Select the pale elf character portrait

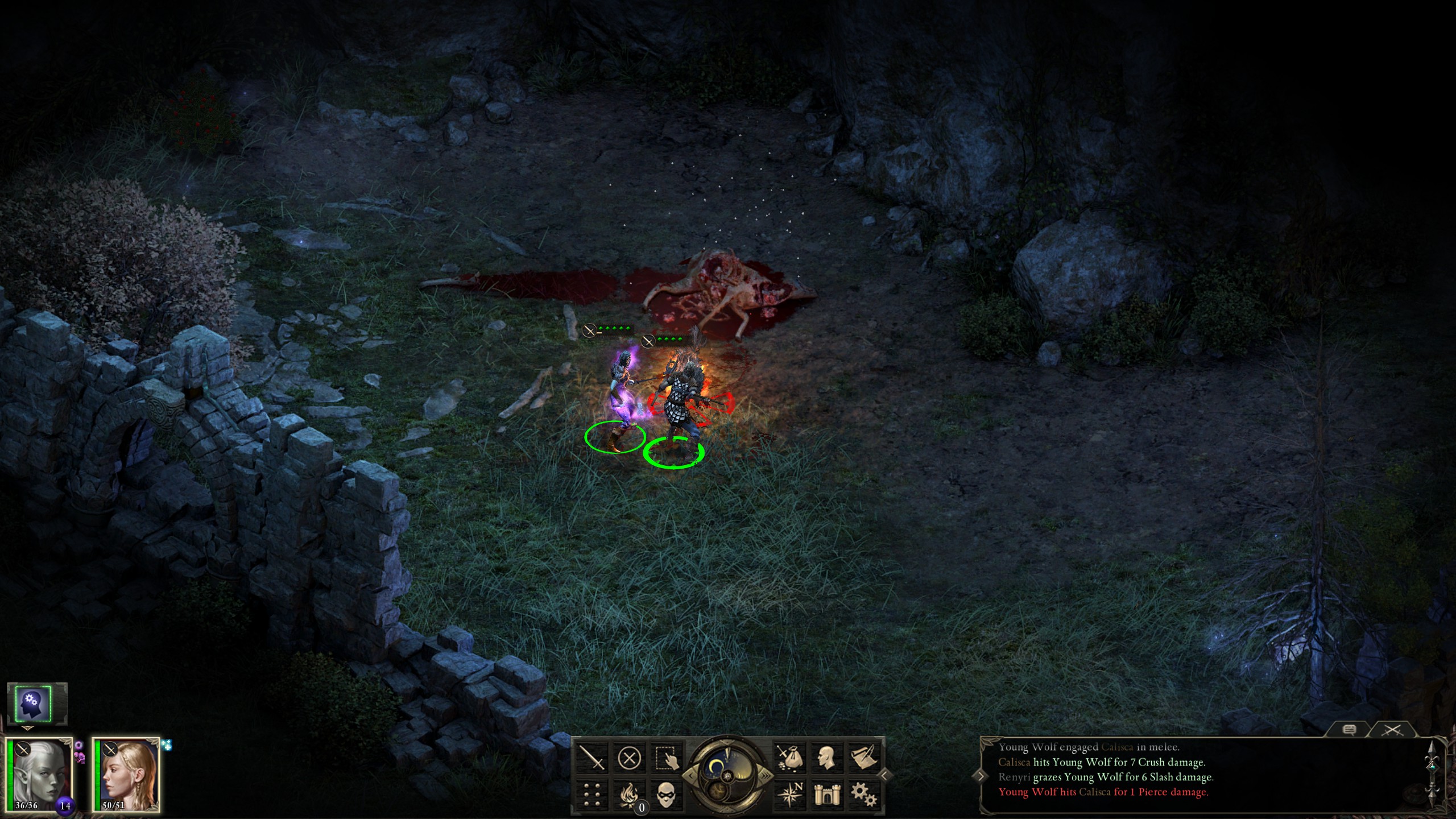(x=40, y=776)
